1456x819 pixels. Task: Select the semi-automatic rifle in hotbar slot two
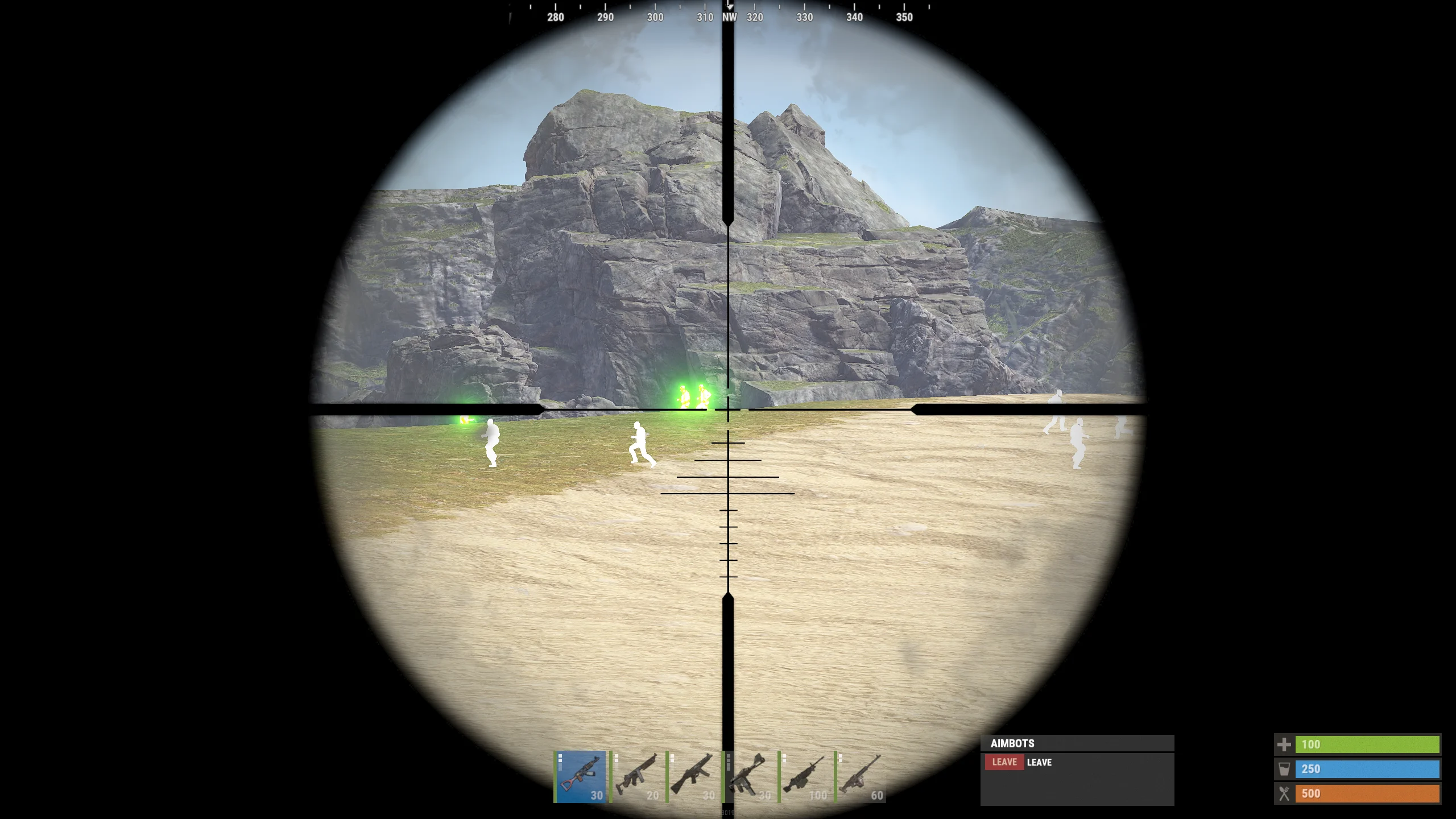click(640, 776)
